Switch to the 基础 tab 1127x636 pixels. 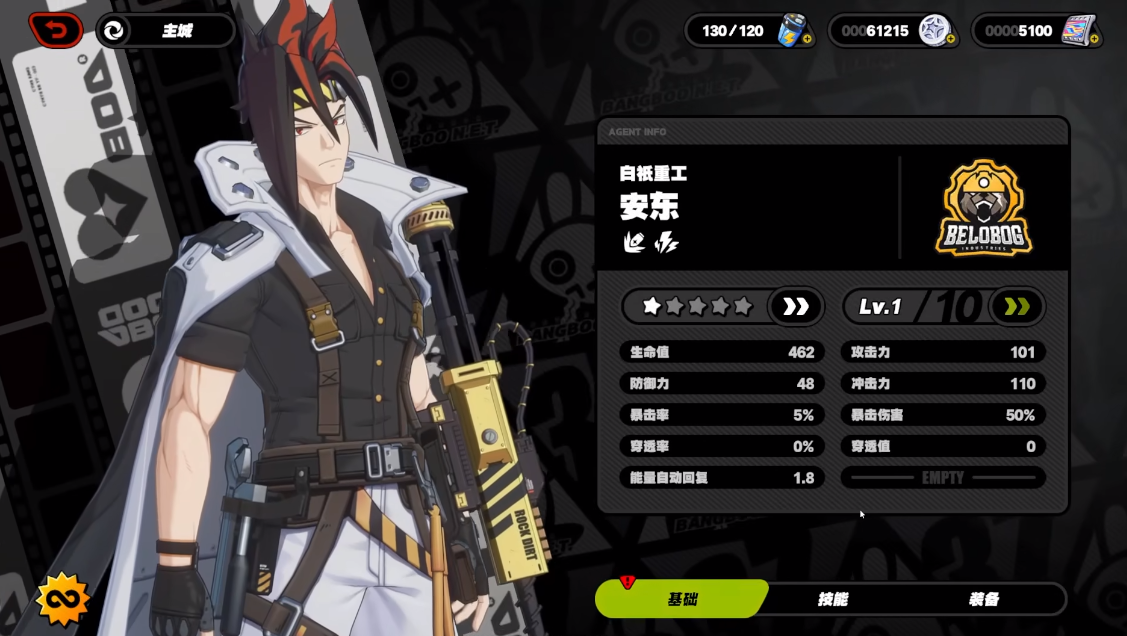682,599
